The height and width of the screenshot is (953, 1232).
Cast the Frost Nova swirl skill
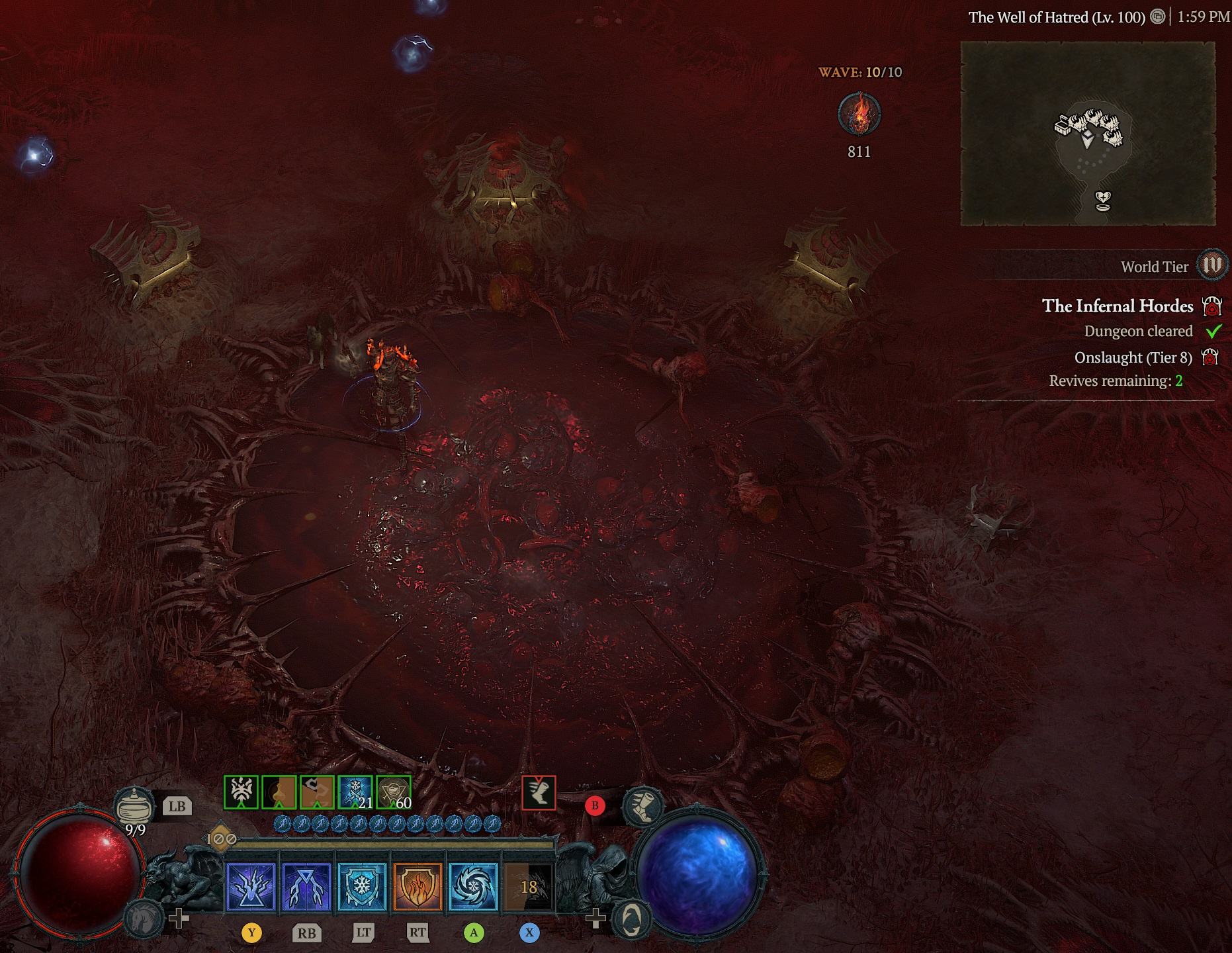click(473, 886)
